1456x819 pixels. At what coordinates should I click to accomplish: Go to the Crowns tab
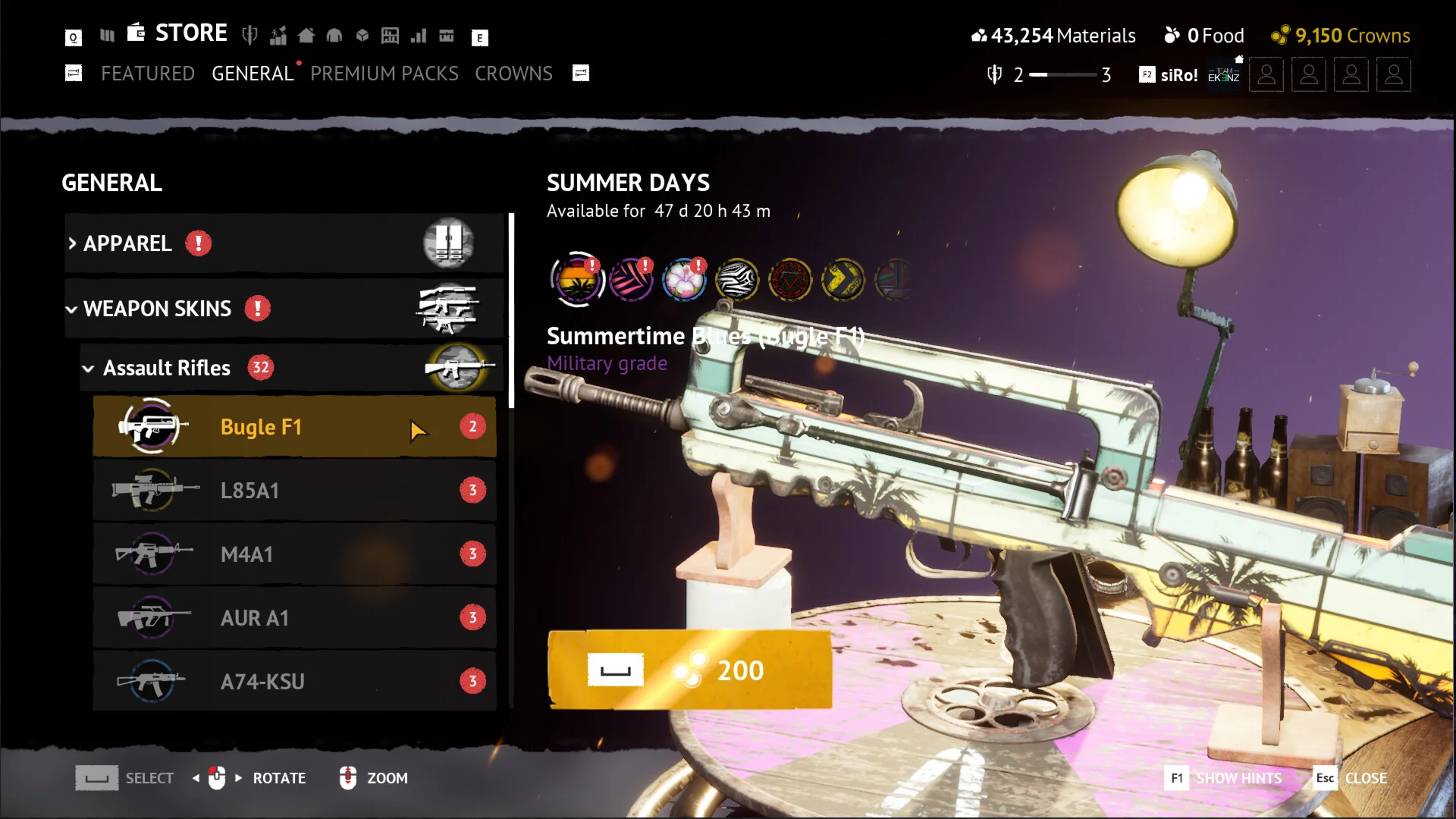click(x=513, y=74)
